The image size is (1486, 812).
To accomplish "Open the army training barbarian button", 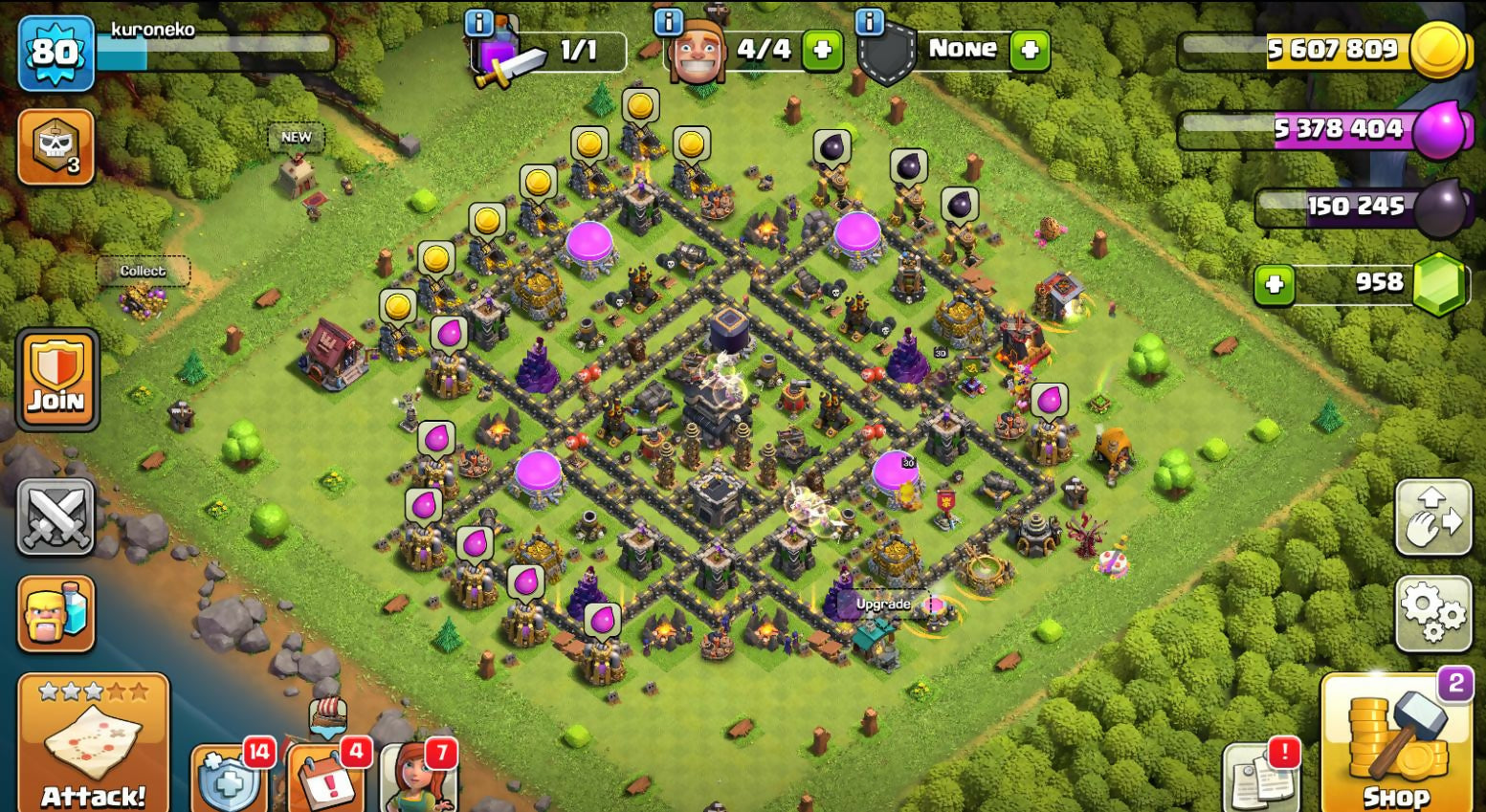I will point(55,613).
